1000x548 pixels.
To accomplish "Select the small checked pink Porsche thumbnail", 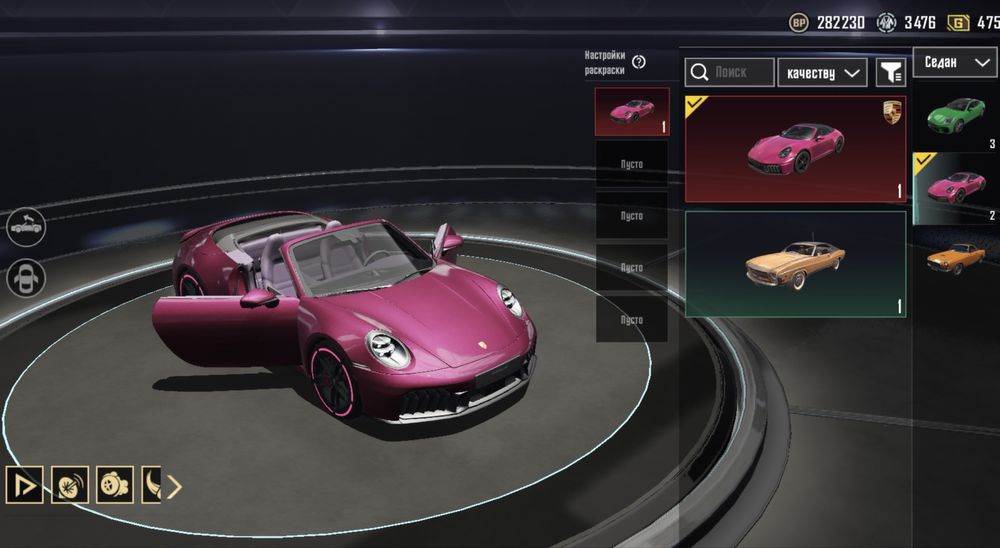I will tap(956, 187).
